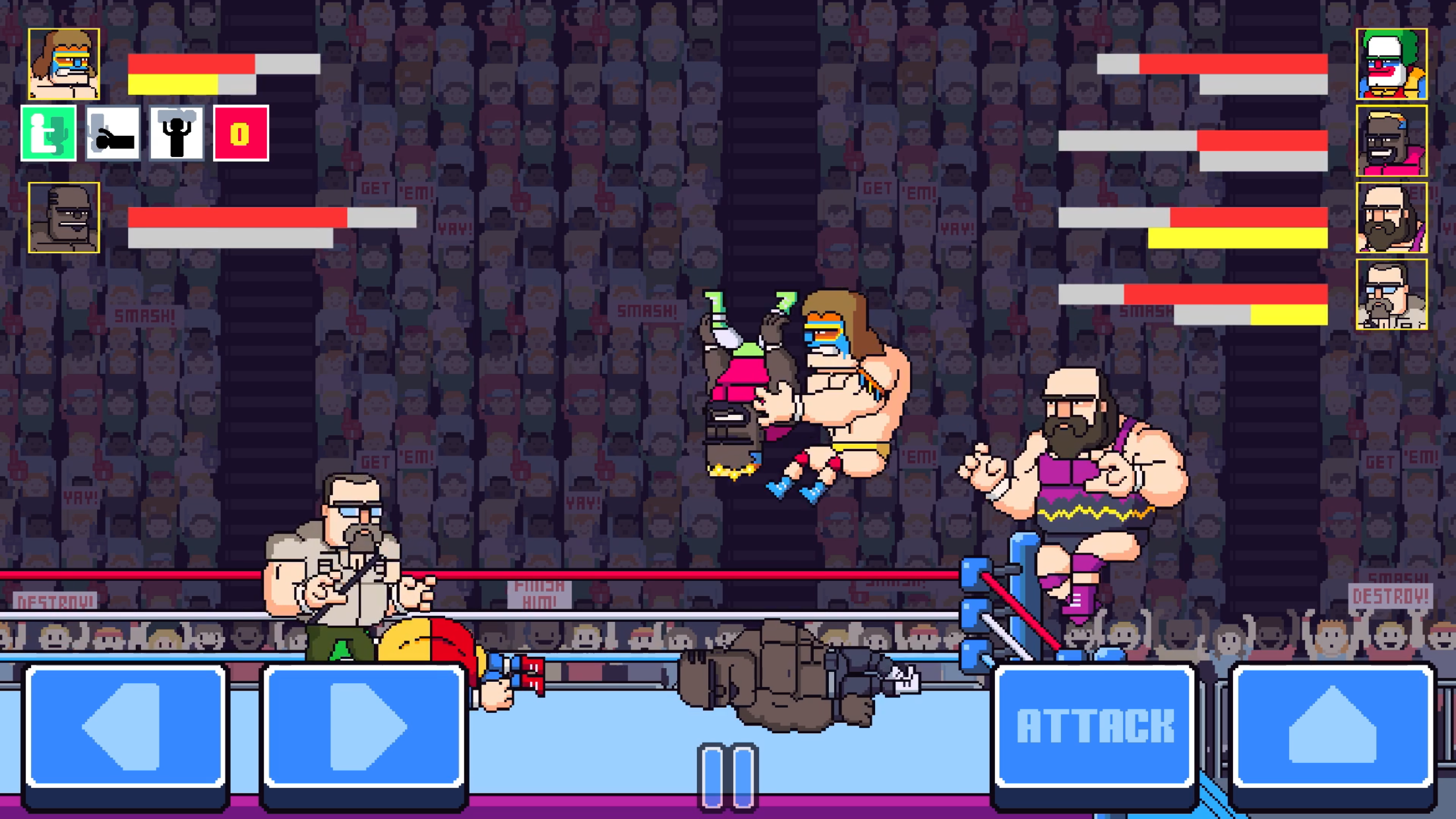Click your partner's health bar

[x=237, y=216]
